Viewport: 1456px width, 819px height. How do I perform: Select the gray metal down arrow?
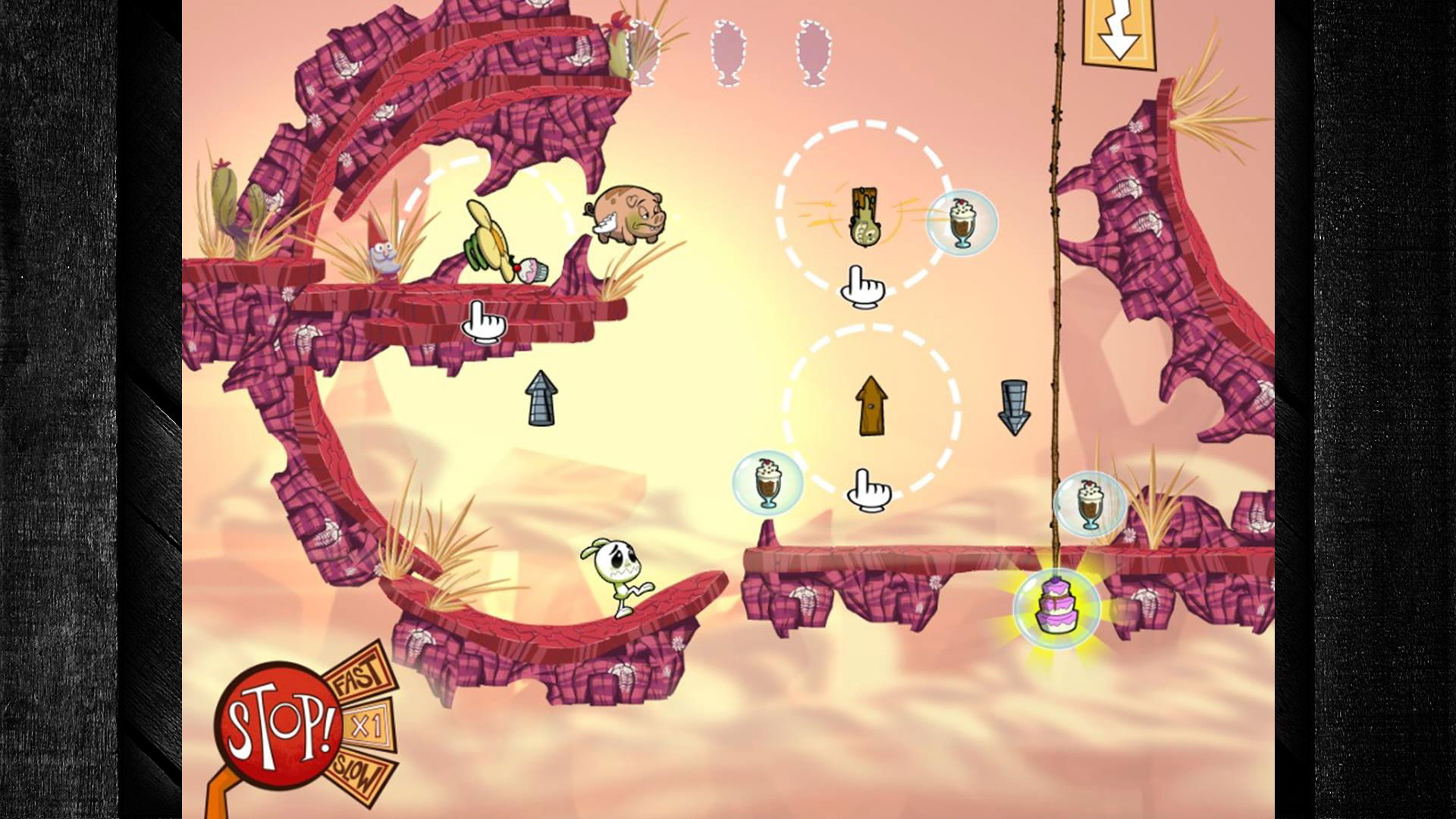click(1014, 407)
